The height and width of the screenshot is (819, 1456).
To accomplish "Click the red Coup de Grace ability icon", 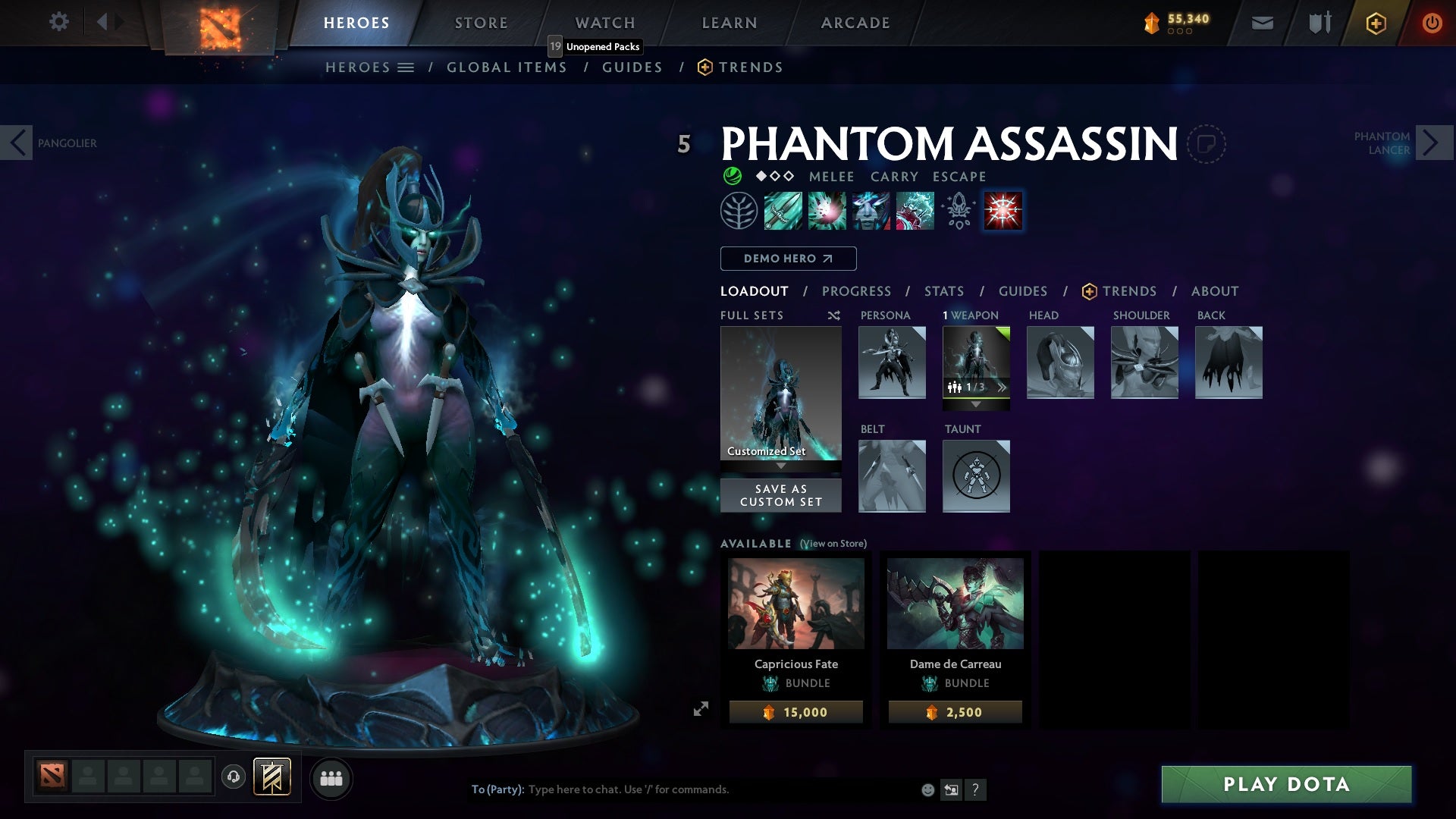I will (1003, 211).
